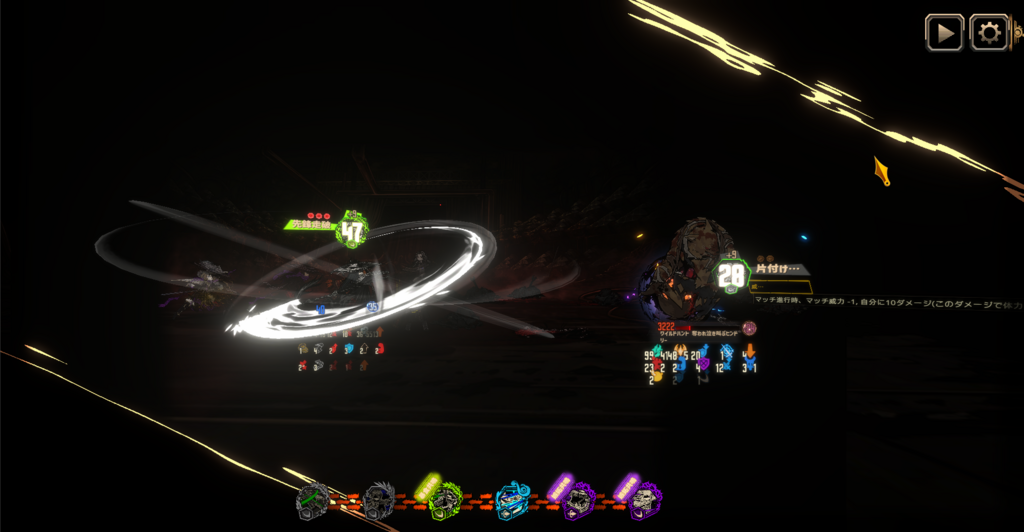
Task: Select the green-framed portrait in the turn chain
Action: pos(445,498)
